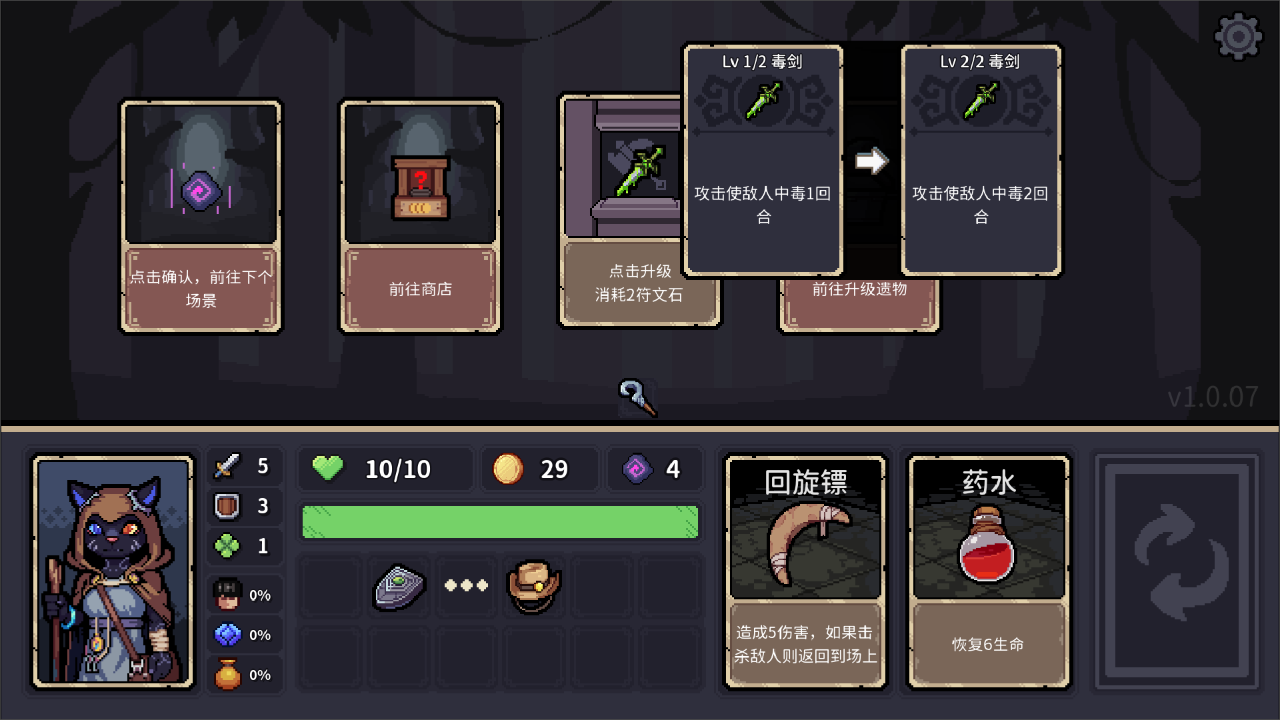Click the attack sword stat icon
1280x720 pixels.
click(228, 466)
